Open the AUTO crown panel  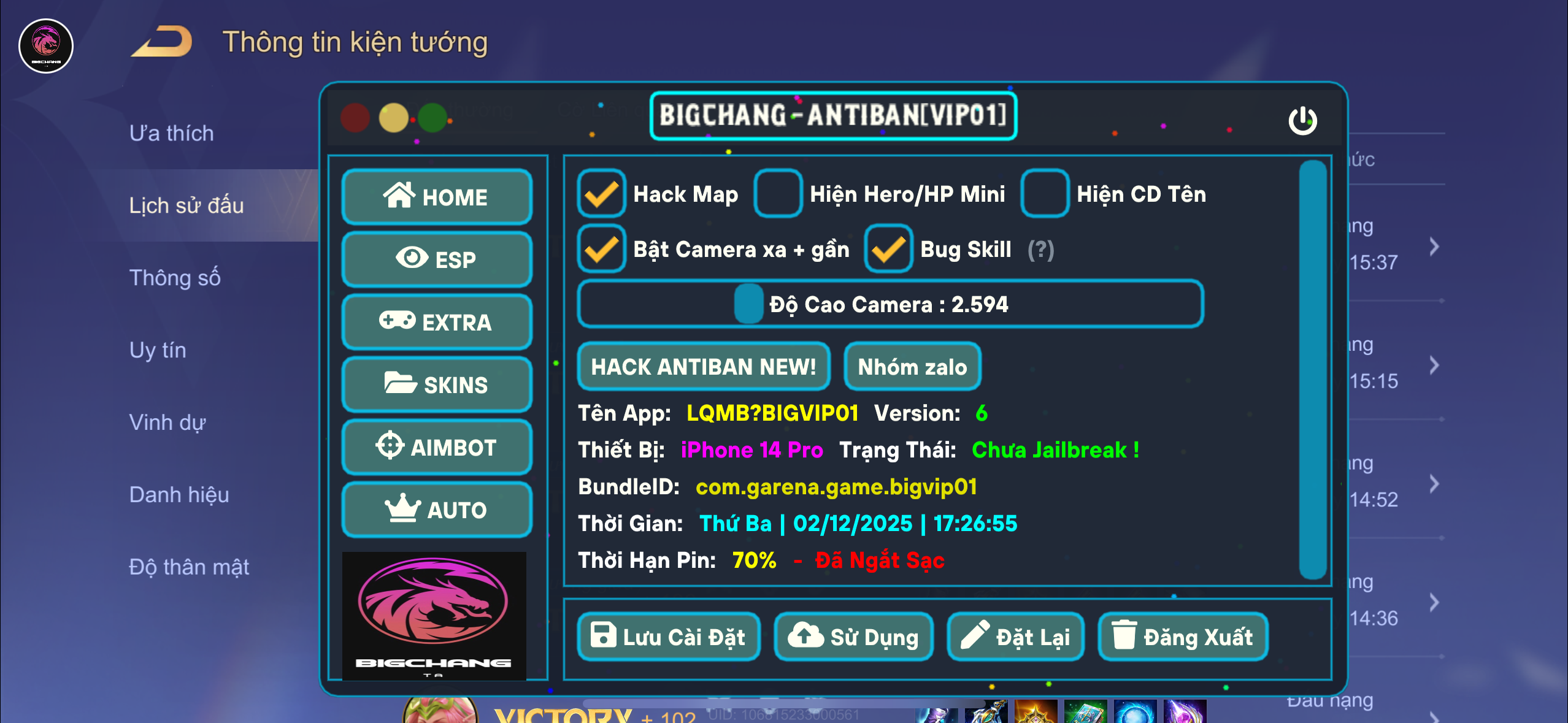[437, 509]
